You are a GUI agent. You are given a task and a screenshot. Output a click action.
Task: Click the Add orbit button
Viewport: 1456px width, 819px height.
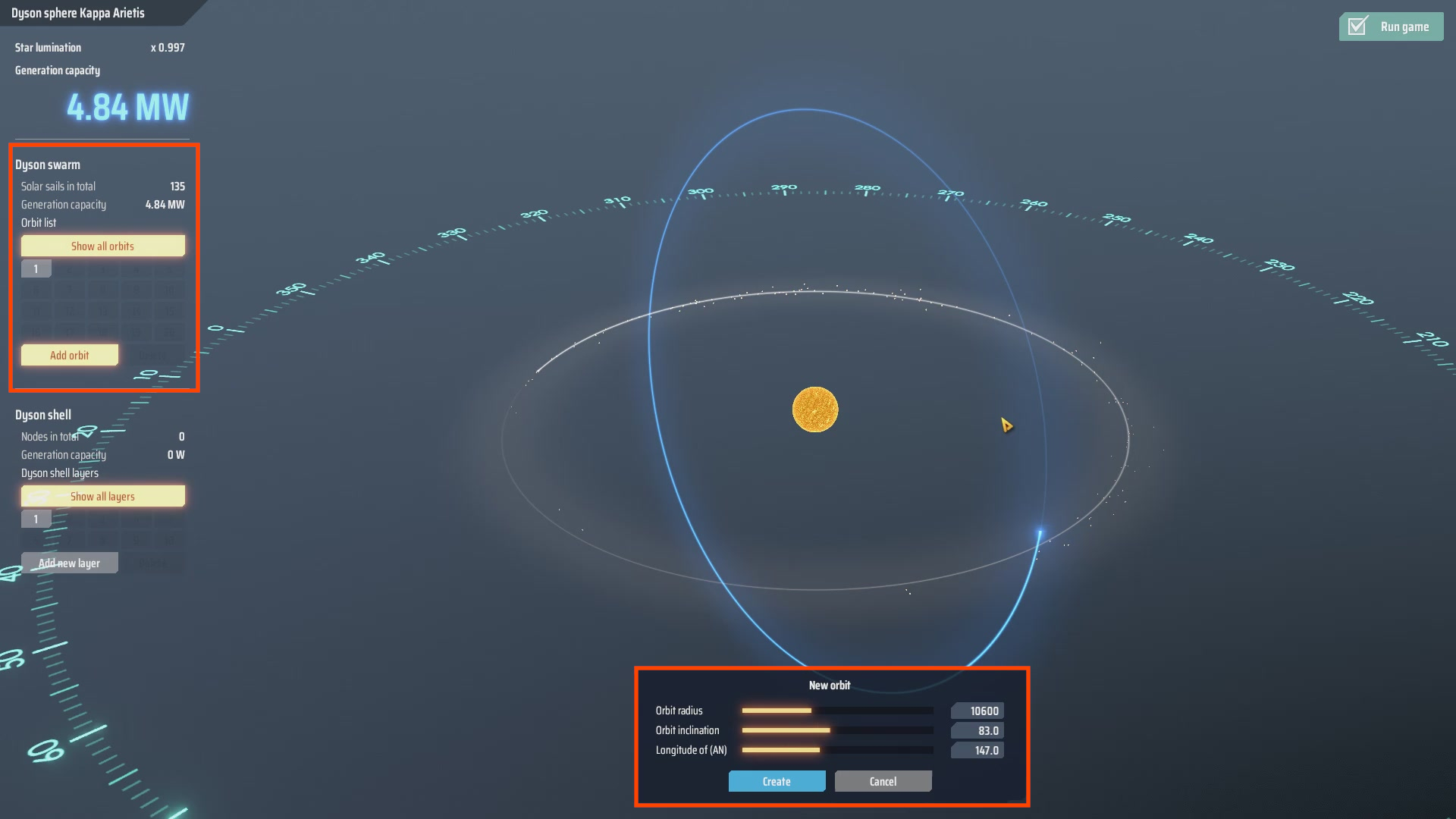[x=69, y=354]
